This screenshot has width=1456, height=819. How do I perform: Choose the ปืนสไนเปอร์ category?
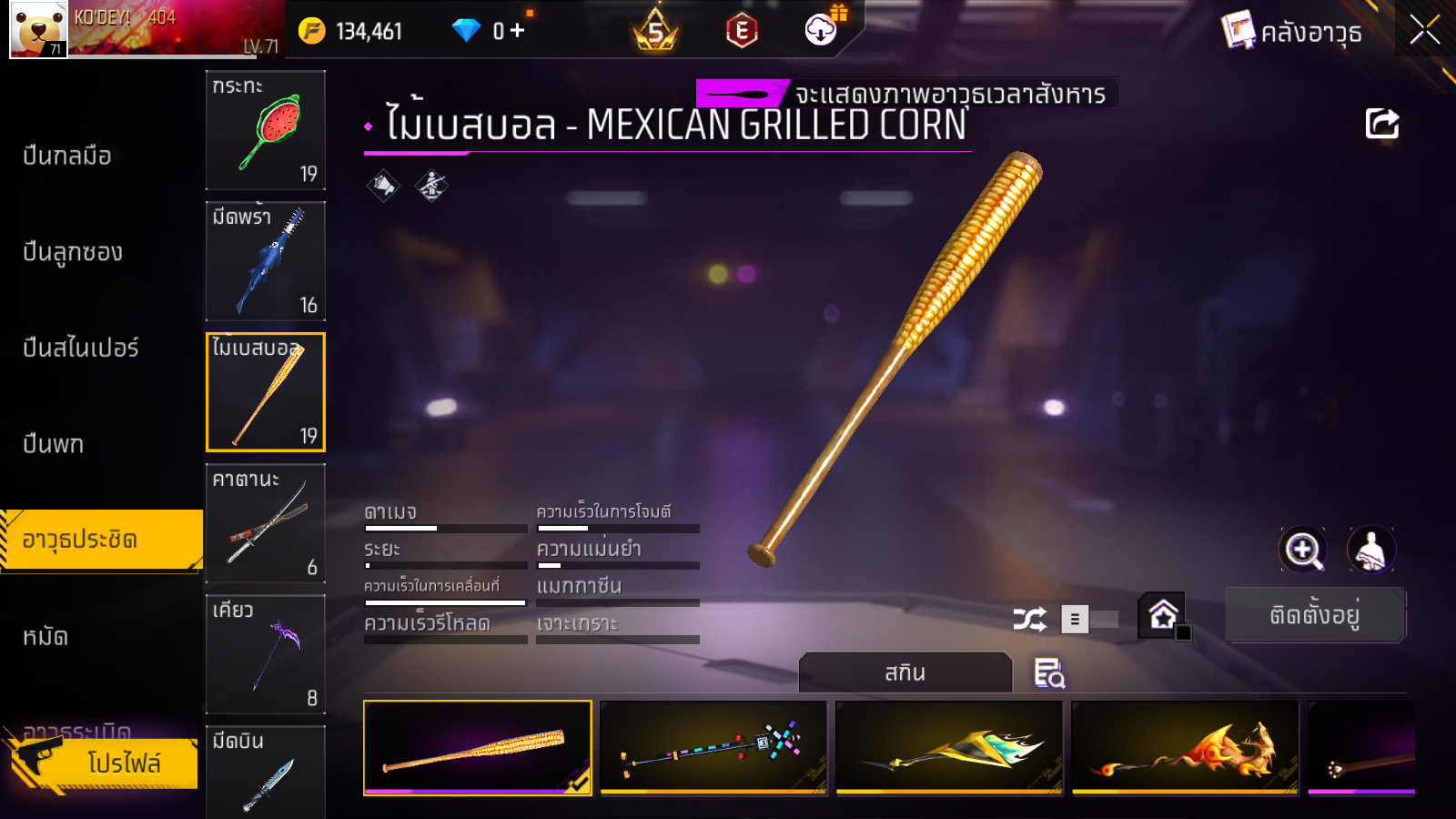[81, 348]
